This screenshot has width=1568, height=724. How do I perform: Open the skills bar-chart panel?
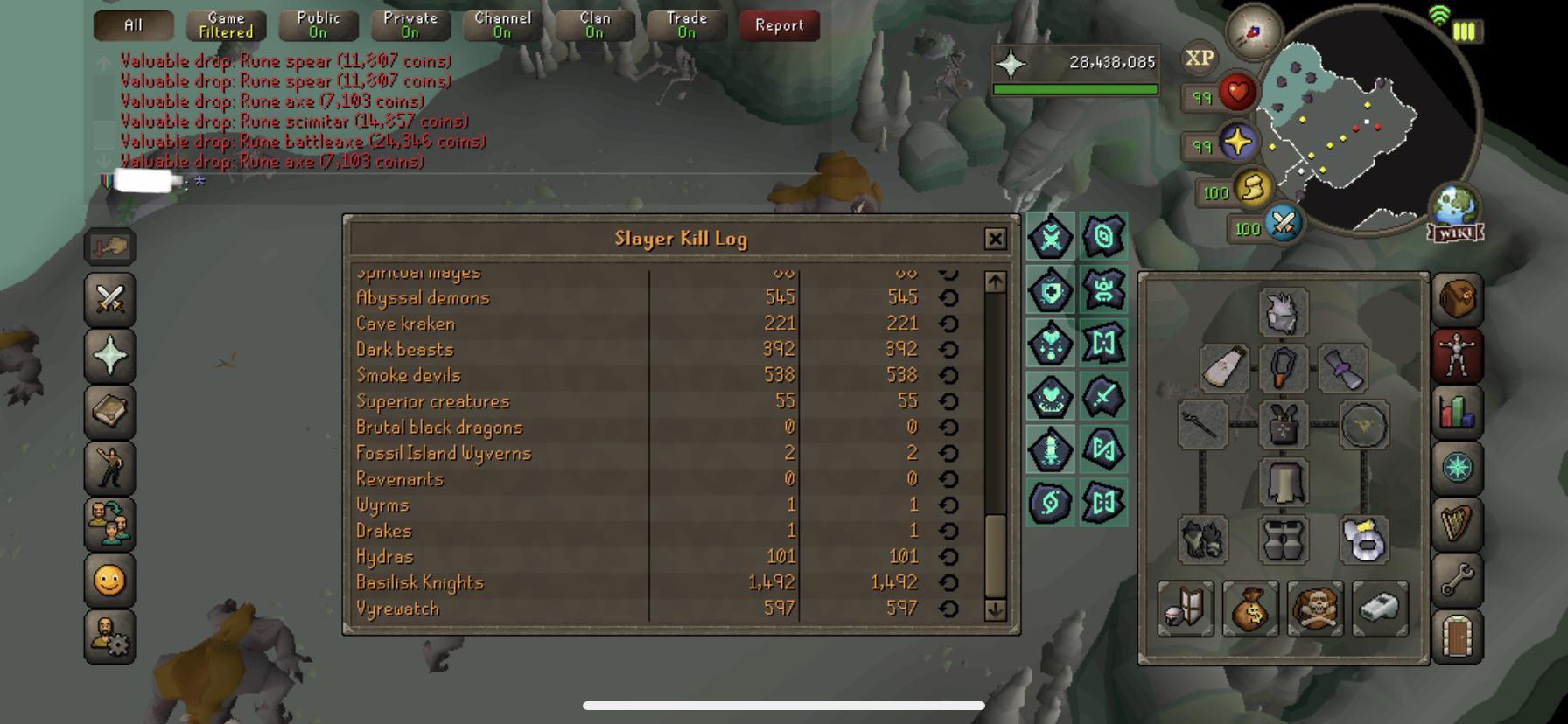click(1457, 409)
